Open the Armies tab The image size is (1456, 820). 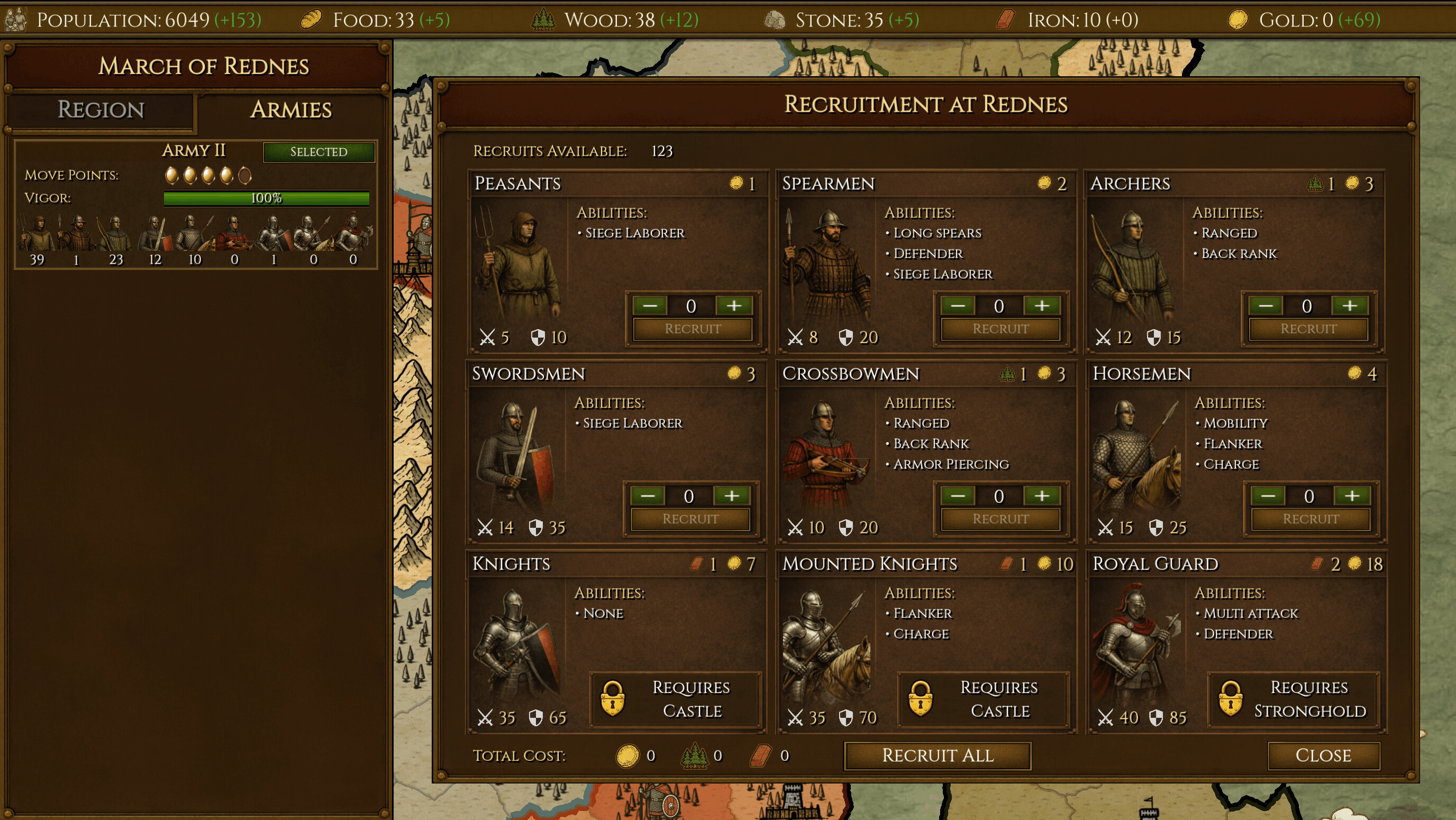click(292, 110)
